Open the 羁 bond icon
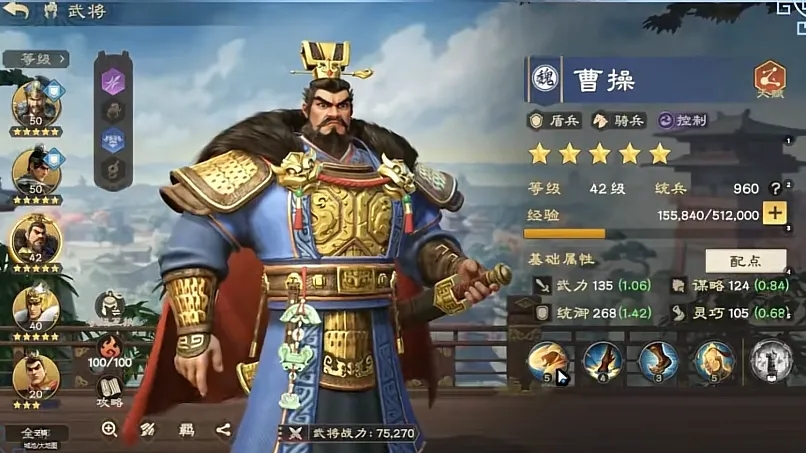 (186, 430)
